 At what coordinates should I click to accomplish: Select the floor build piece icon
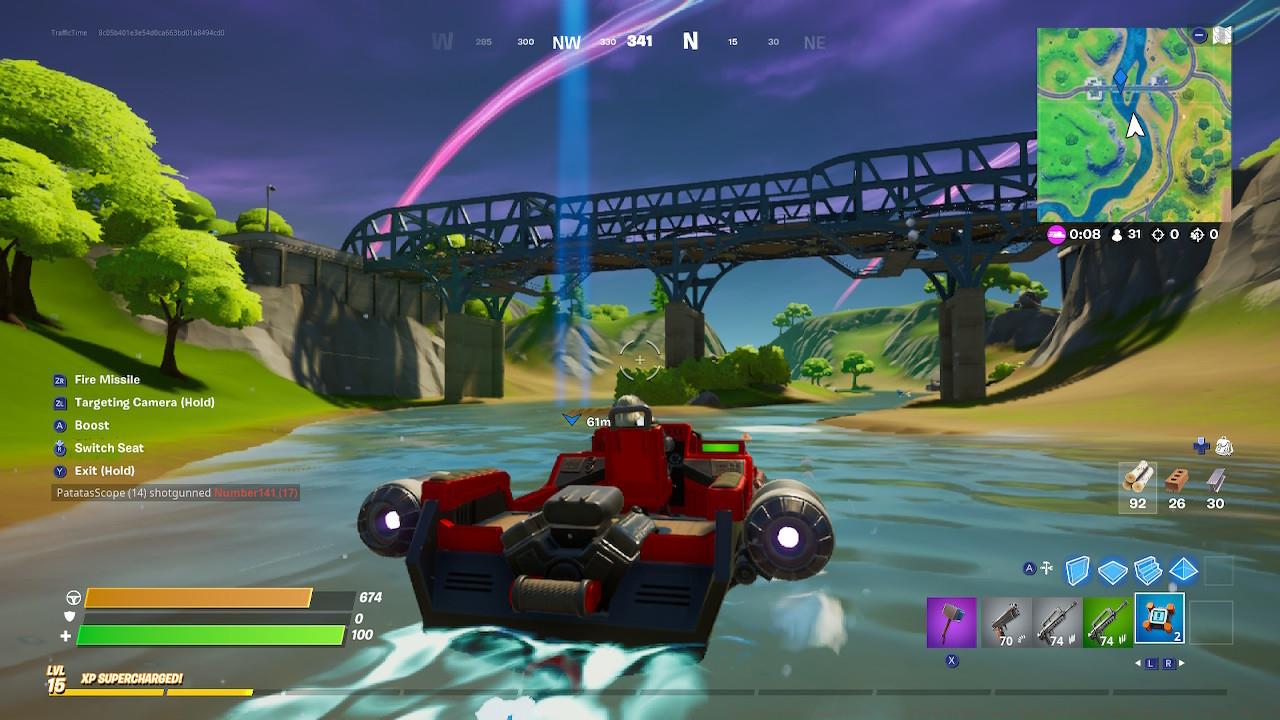click(1114, 569)
